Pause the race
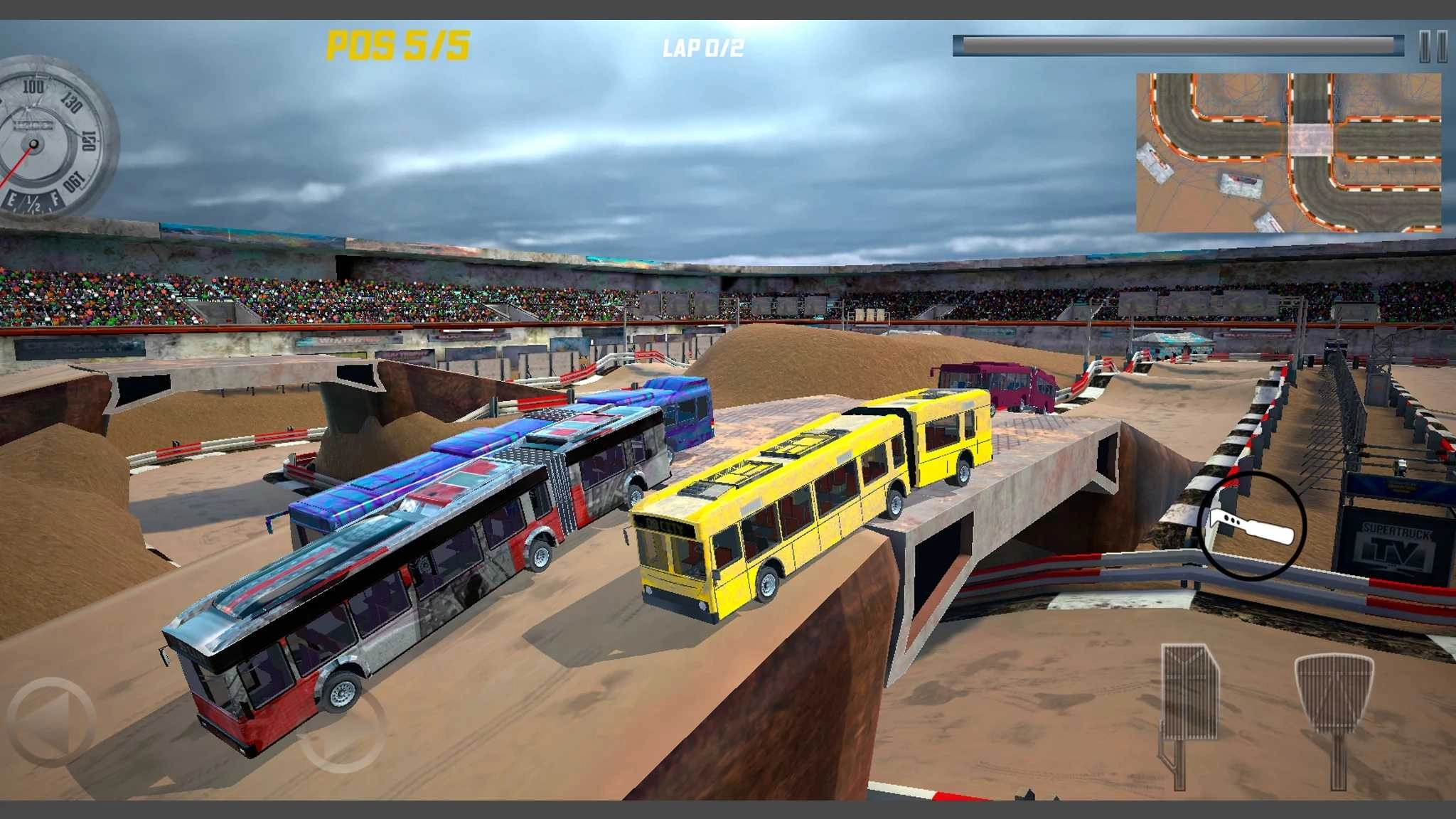Image resolution: width=1456 pixels, height=819 pixels. click(x=1433, y=47)
